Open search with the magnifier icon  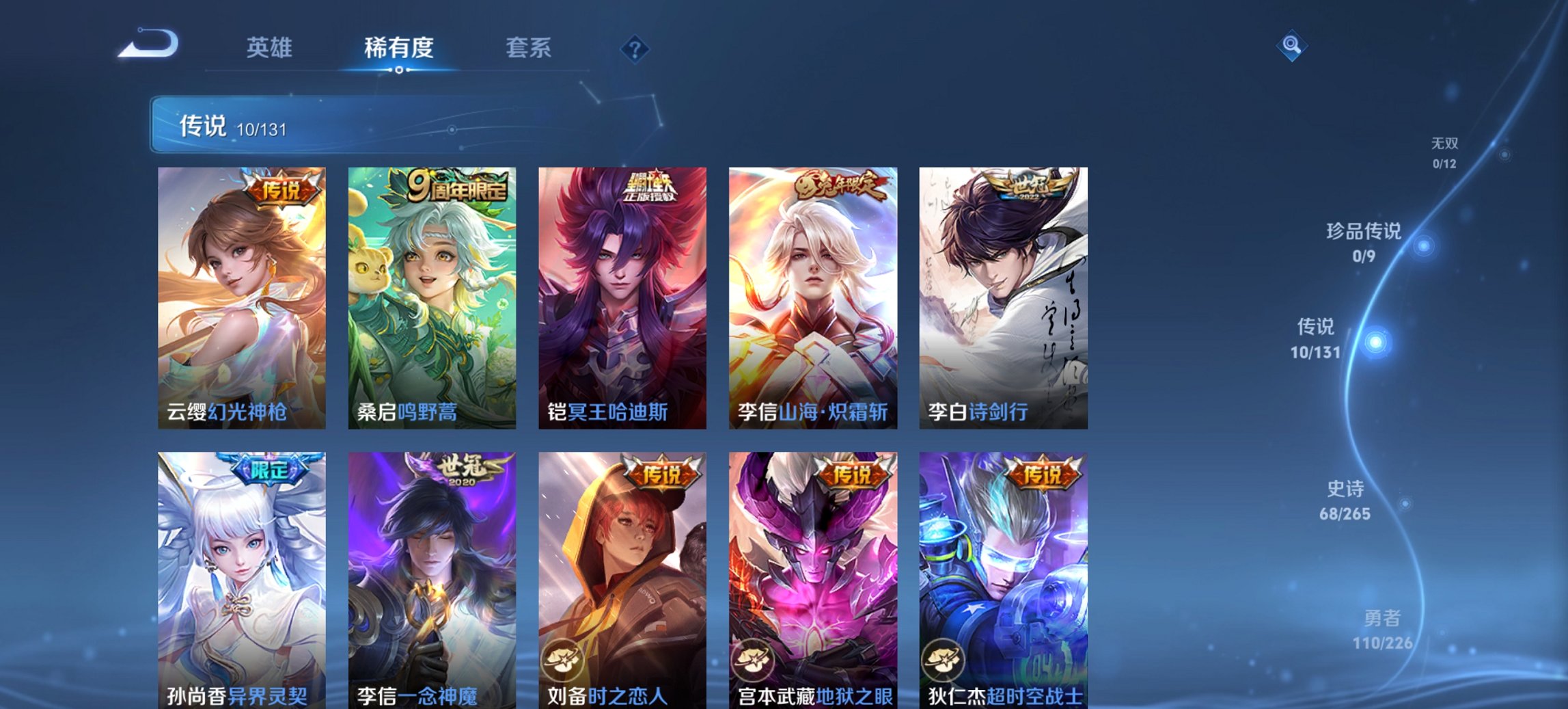[x=1292, y=46]
